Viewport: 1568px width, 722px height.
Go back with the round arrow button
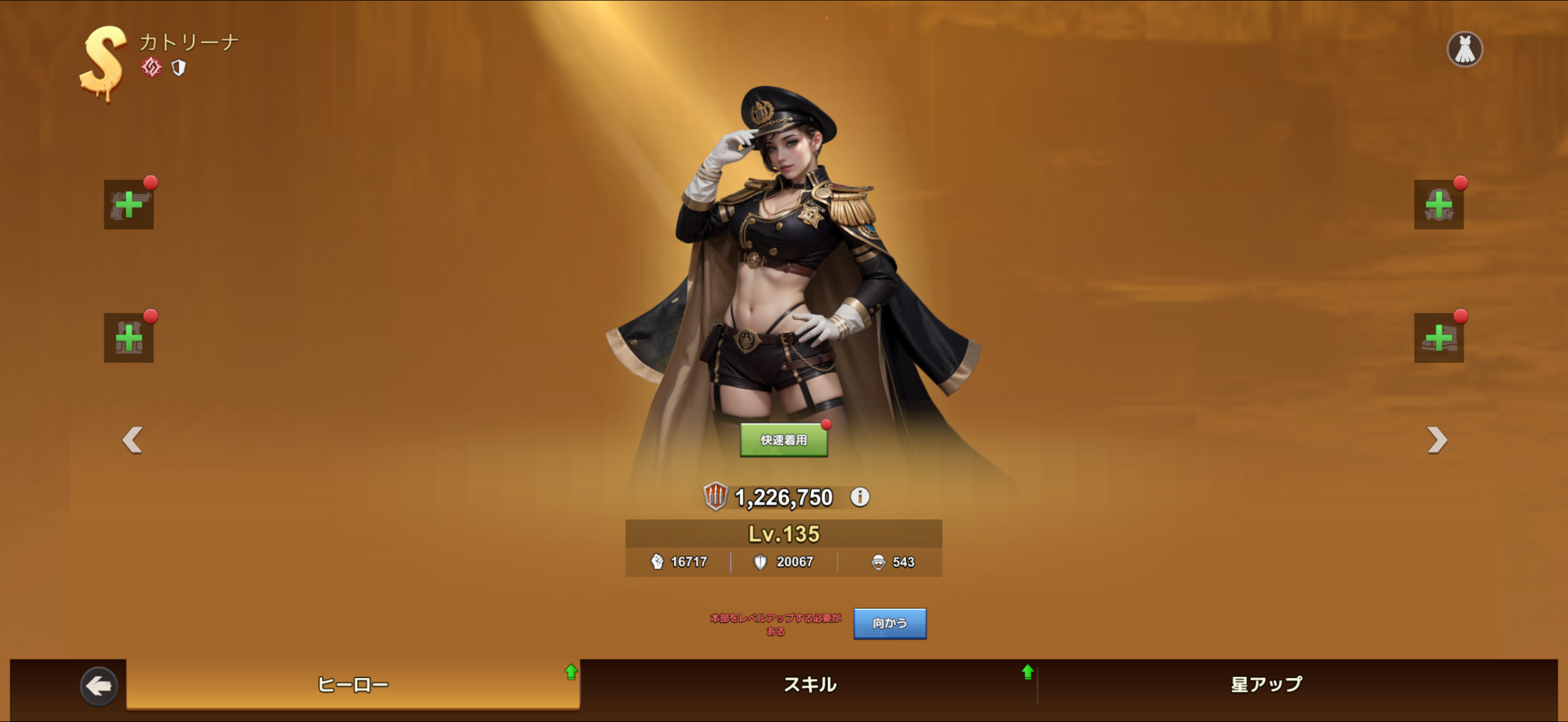[99, 686]
